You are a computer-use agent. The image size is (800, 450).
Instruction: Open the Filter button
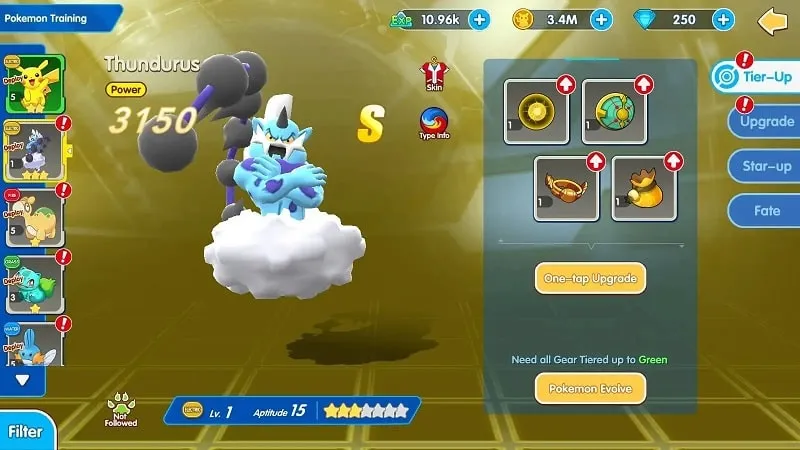point(25,432)
